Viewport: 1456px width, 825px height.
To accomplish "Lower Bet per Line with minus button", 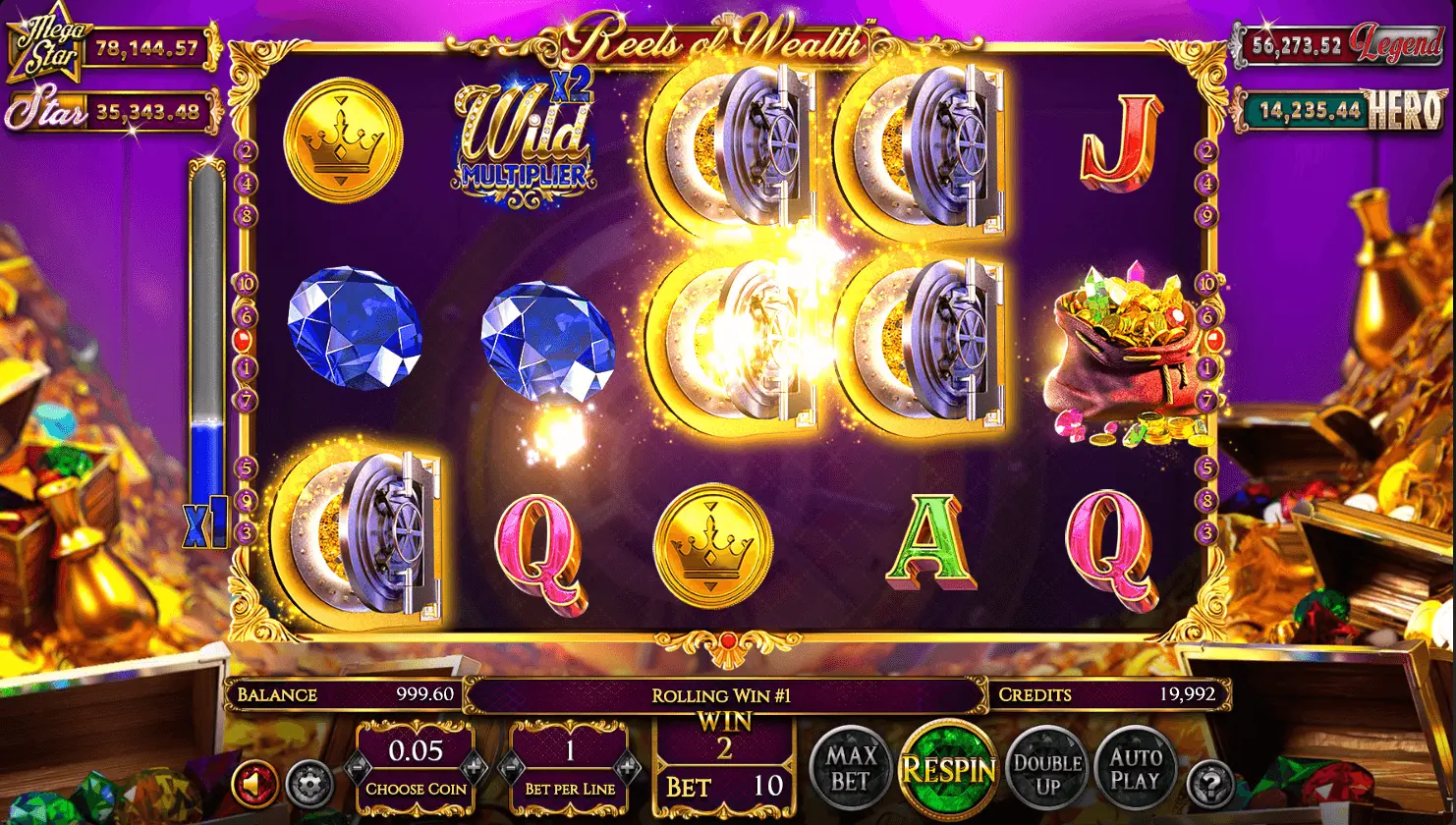I will [x=510, y=765].
